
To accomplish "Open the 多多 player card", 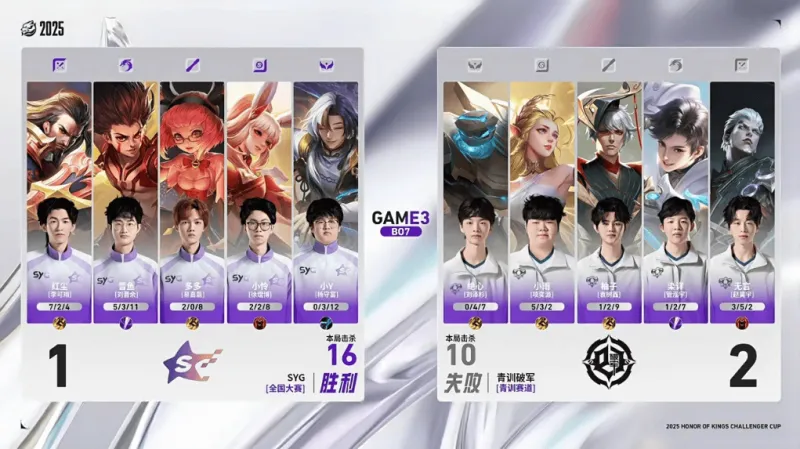I will pyautogui.click(x=193, y=200).
